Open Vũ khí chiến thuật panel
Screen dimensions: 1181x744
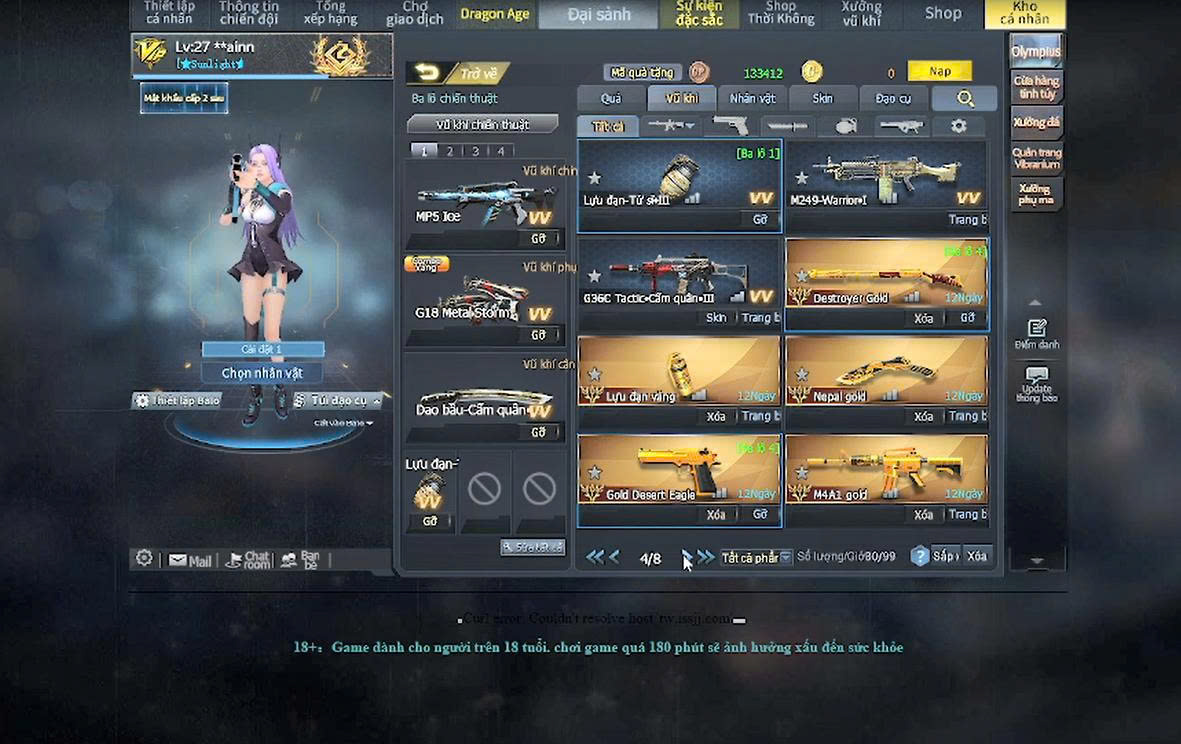pyautogui.click(x=482, y=125)
